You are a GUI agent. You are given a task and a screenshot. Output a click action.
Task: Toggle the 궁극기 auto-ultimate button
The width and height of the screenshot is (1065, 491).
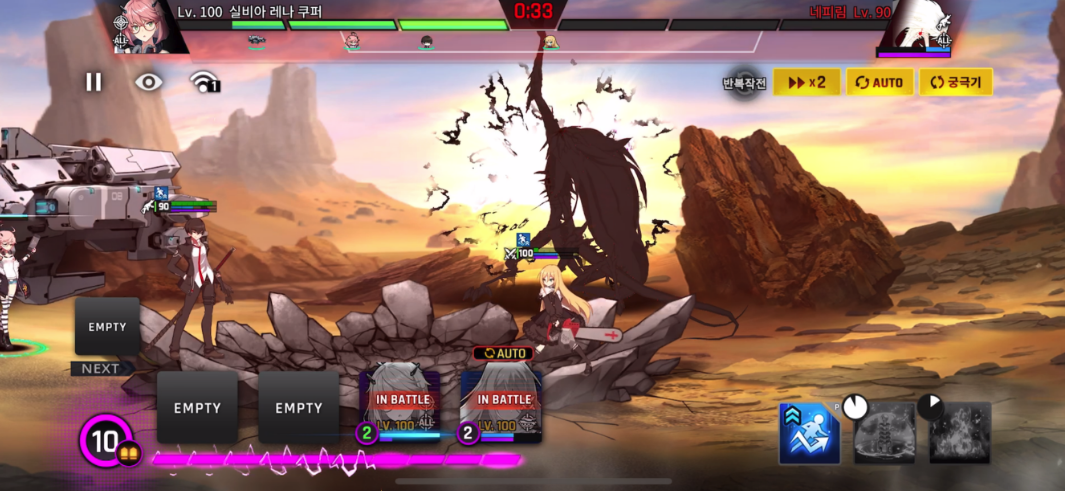click(x=956, y=82)
